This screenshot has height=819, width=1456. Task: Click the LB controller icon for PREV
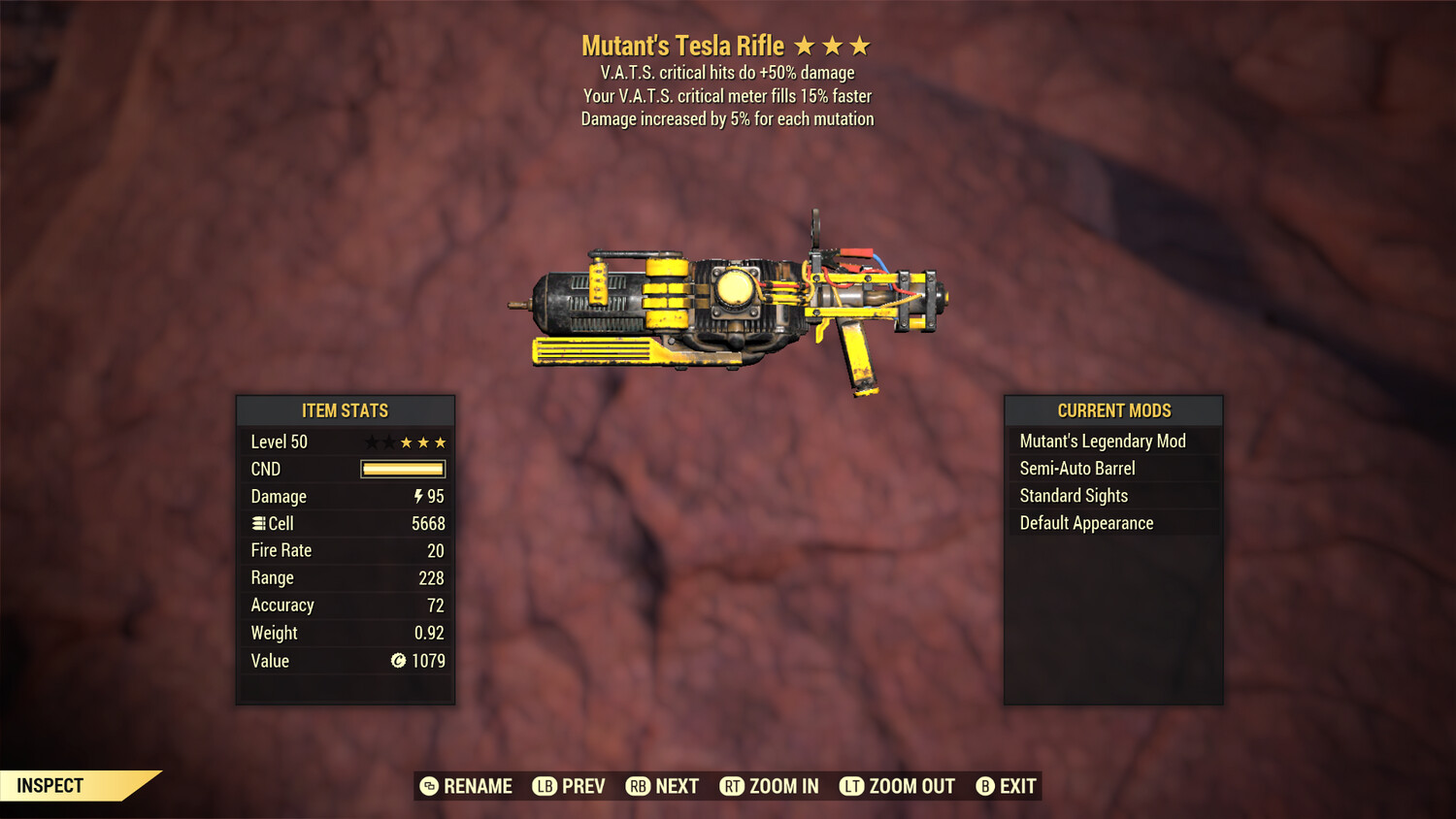(544, 786)
